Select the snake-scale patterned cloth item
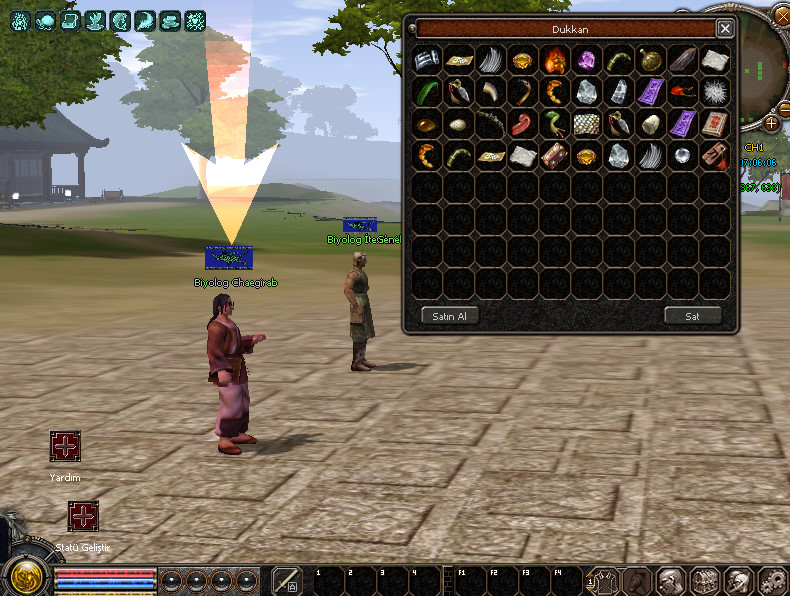This screenshot has height=596, width=790. [x=587, y=124]
